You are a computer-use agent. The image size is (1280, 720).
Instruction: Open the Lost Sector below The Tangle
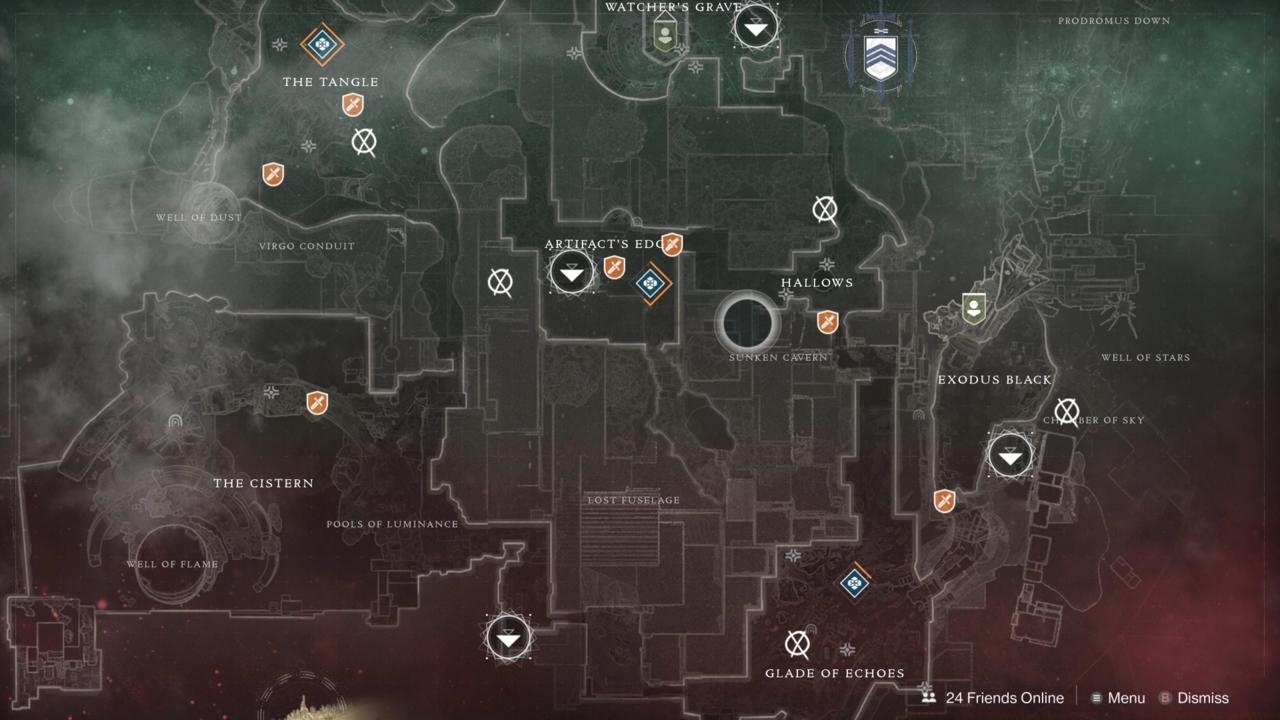tap(364, 142)
